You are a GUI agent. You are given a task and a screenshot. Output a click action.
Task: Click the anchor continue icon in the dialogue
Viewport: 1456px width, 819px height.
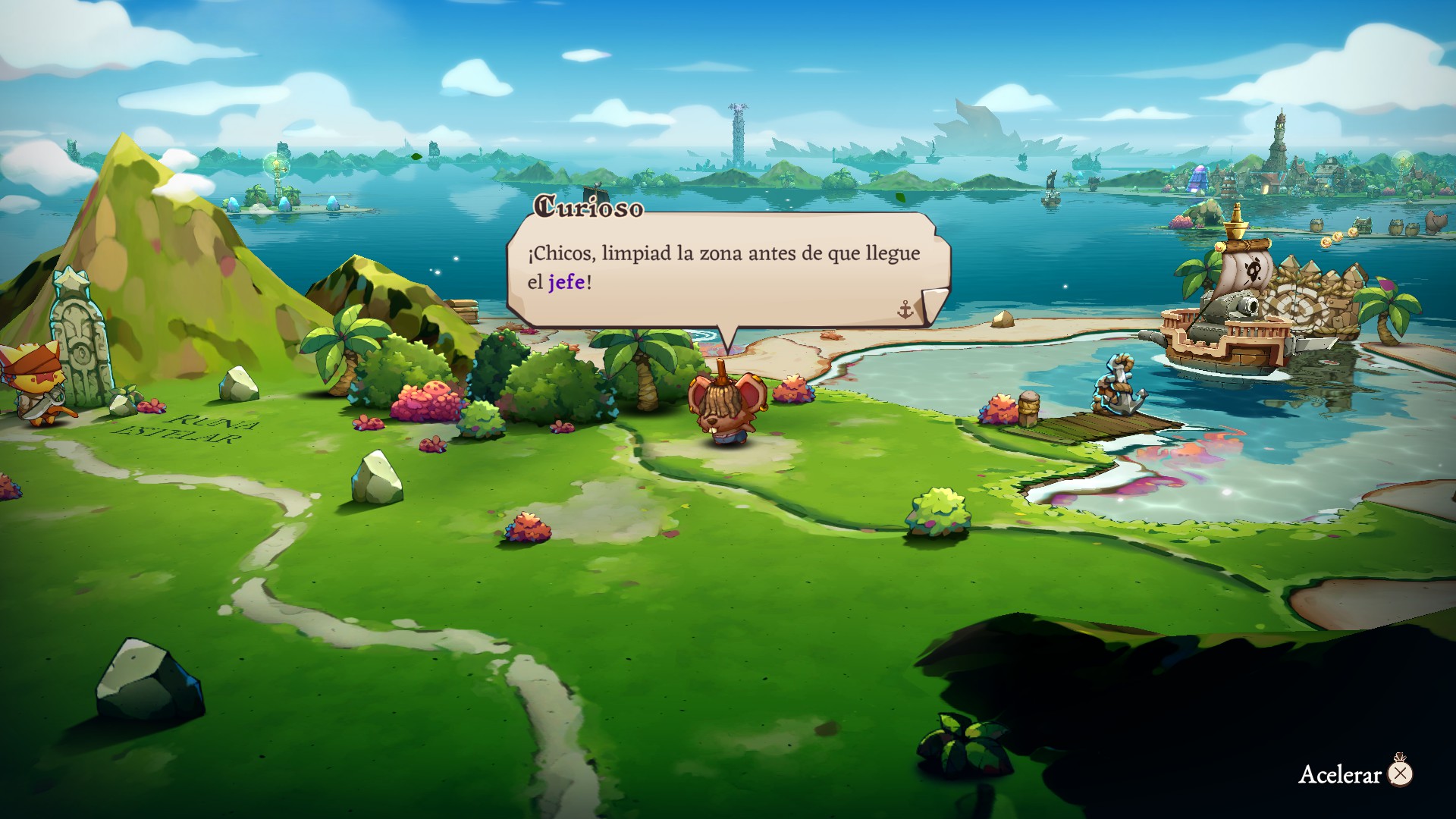click(905, 309)
